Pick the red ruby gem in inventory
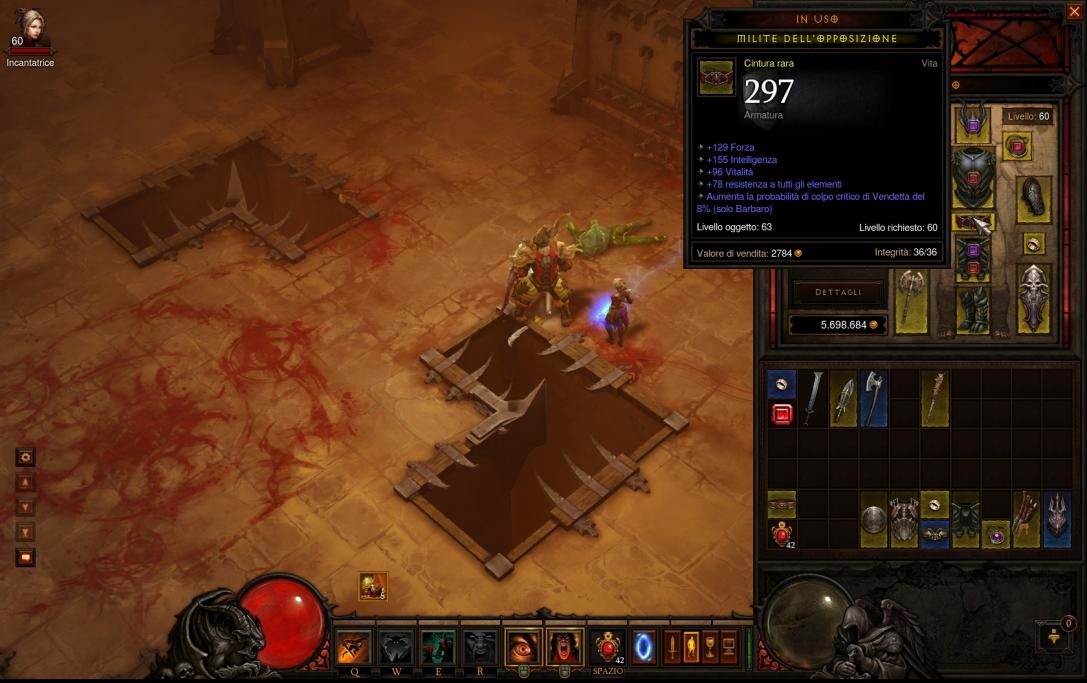This screenshot has height=683, width=1087. 782,414
